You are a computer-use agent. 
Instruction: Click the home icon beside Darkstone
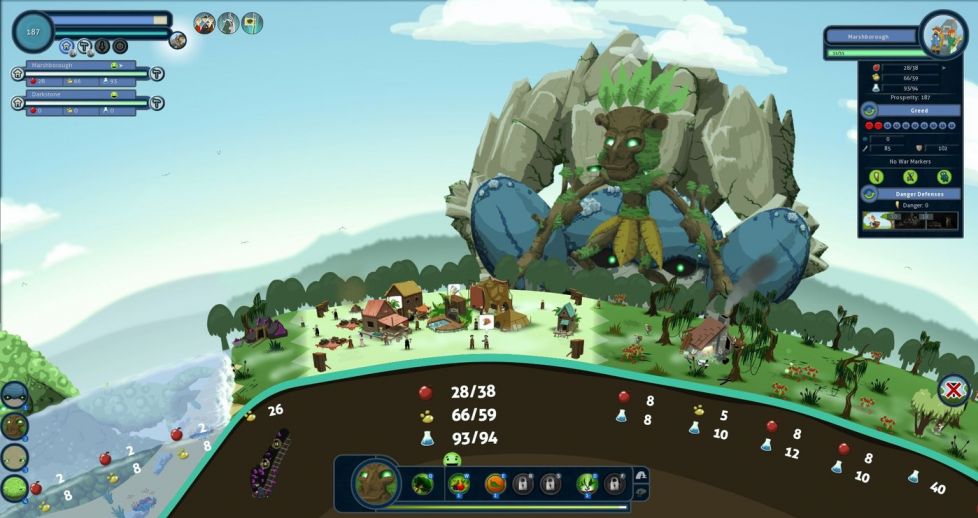click(18, 102)
